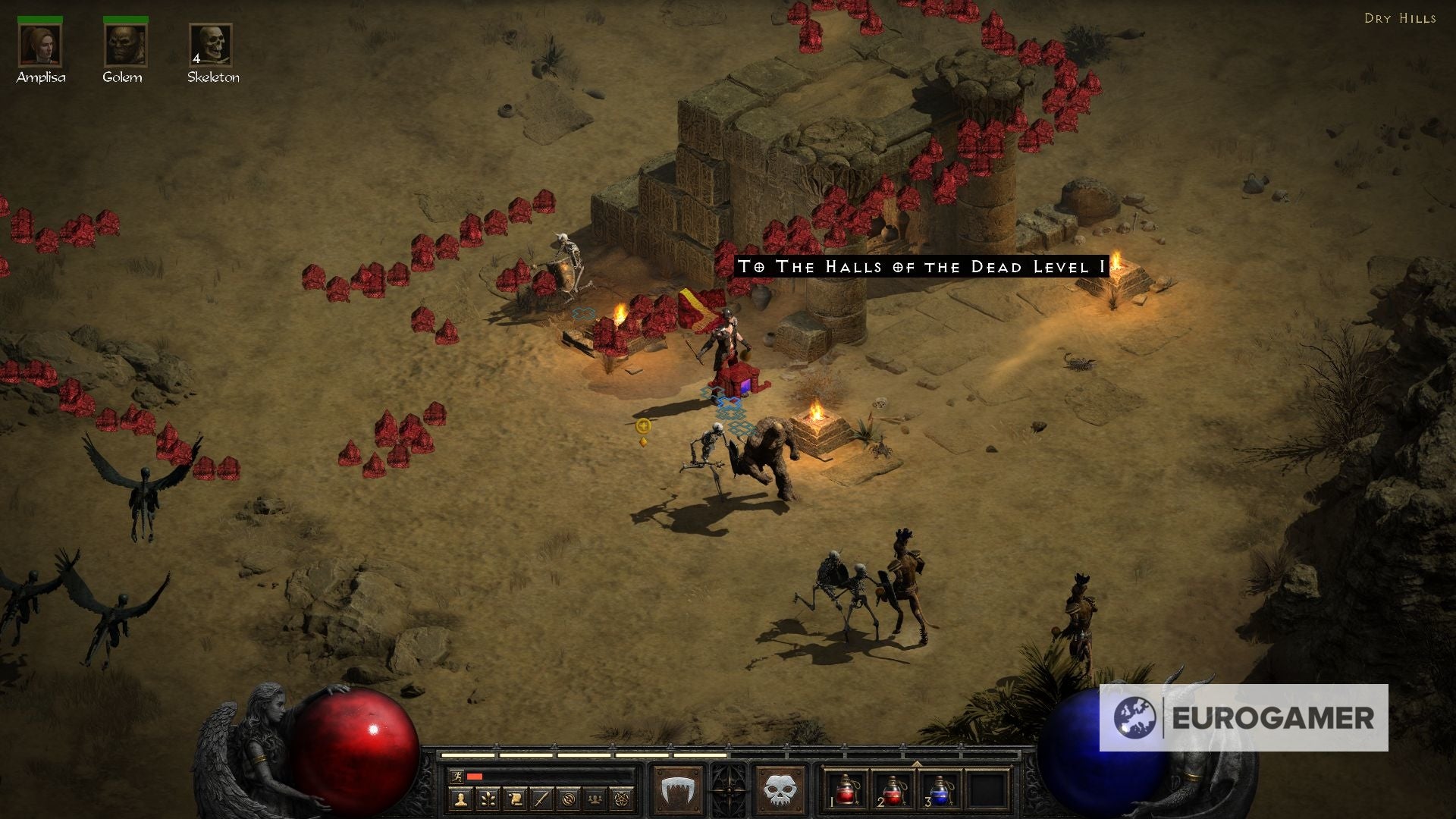Select the Skeleton minion portrait

pos(211,45)
